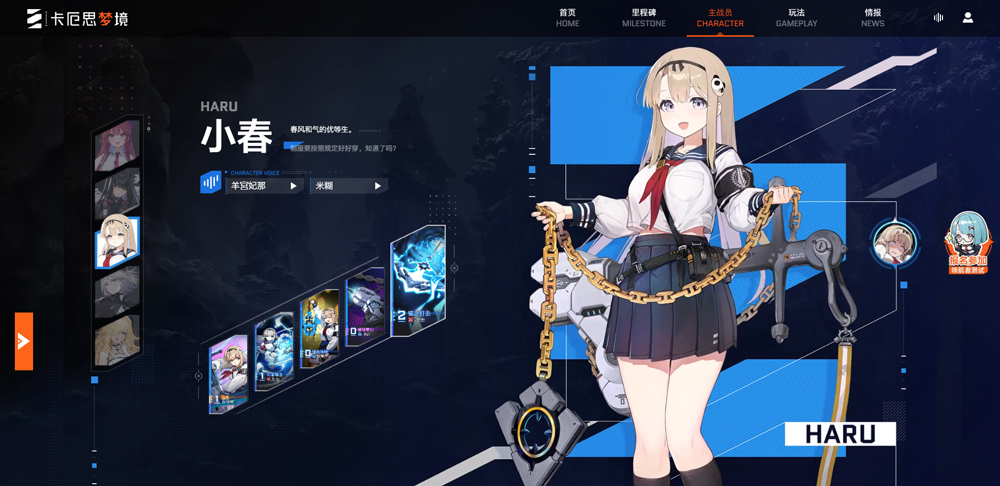Open the user account icon
The image size is (1000, 486).
968,18
